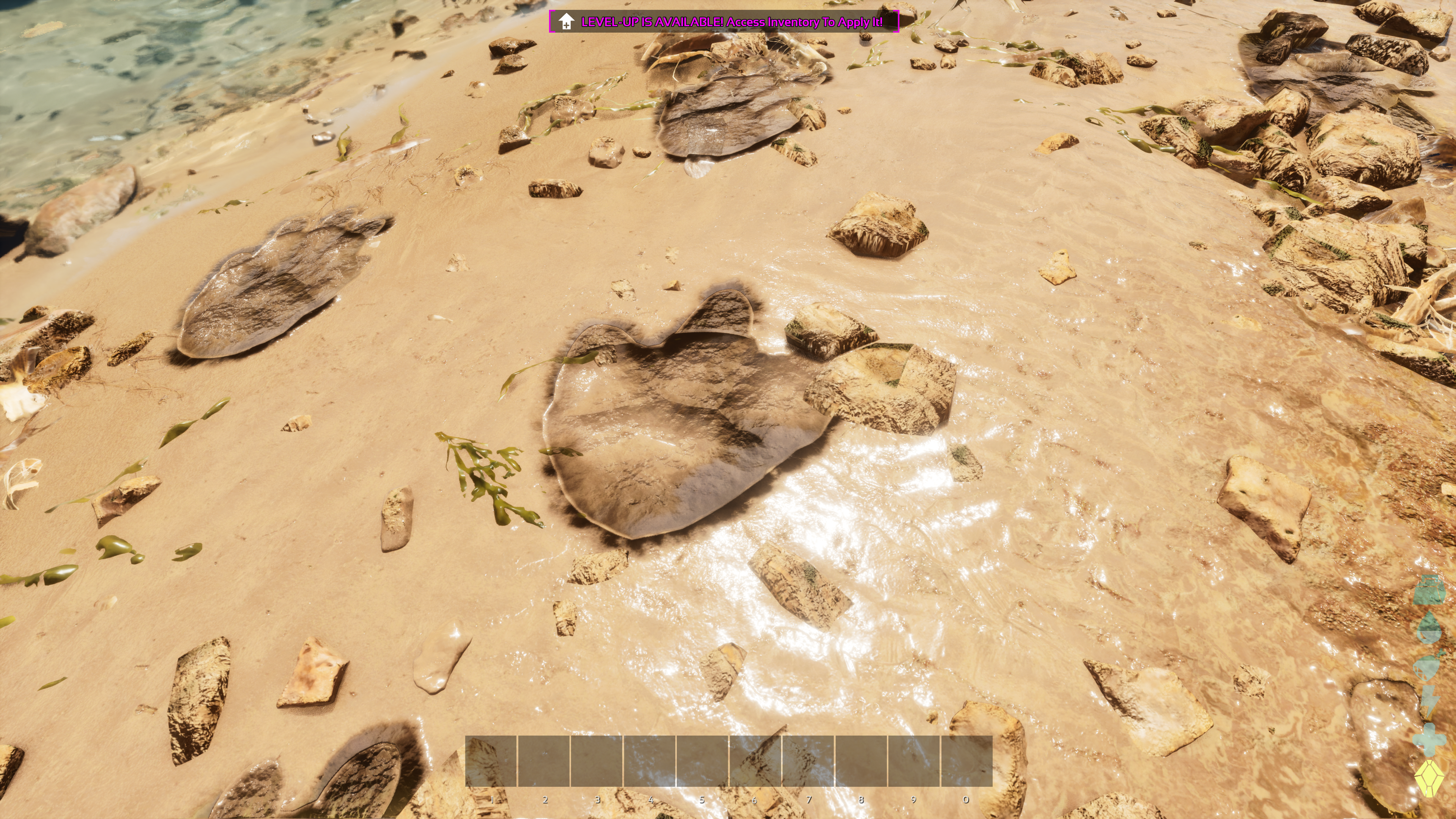This screenshot has width=1456, height=819.
Task: Select hotbar slot number 1
Action: pos(491,760)
